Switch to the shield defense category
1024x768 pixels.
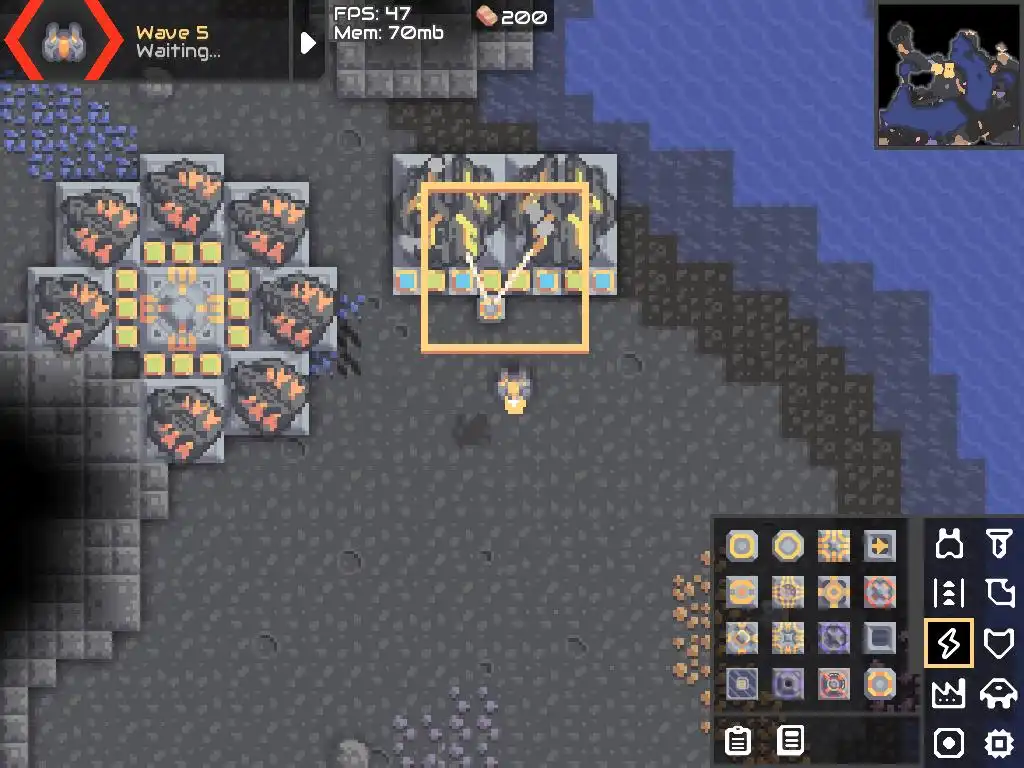pyautogui.click(x=998, y=644)
